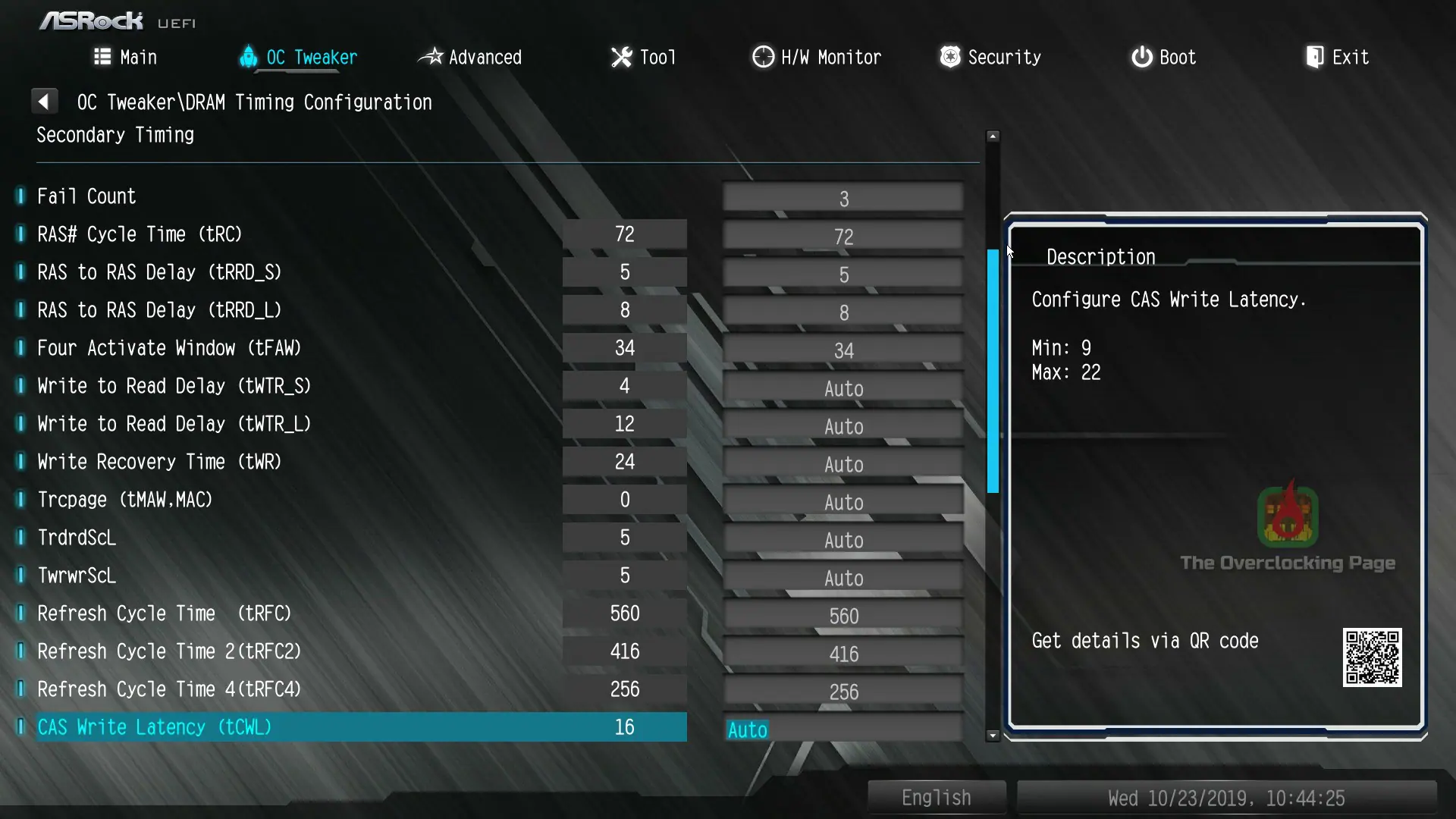Screen dimensions: 1456x819
Task: Switch to the Main tab
Action: (125, 56)
